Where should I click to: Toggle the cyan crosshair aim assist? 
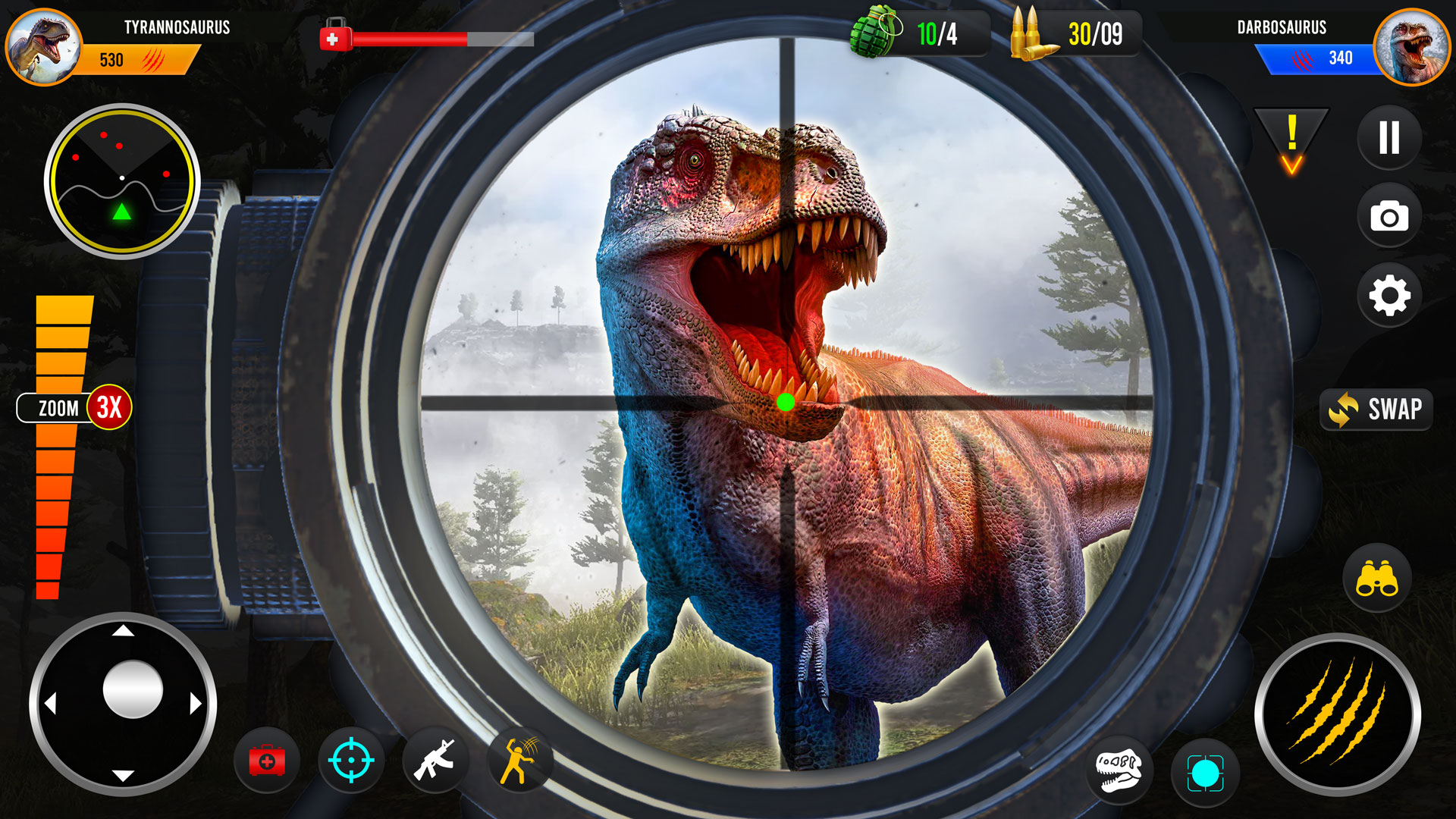pos(349,761)
